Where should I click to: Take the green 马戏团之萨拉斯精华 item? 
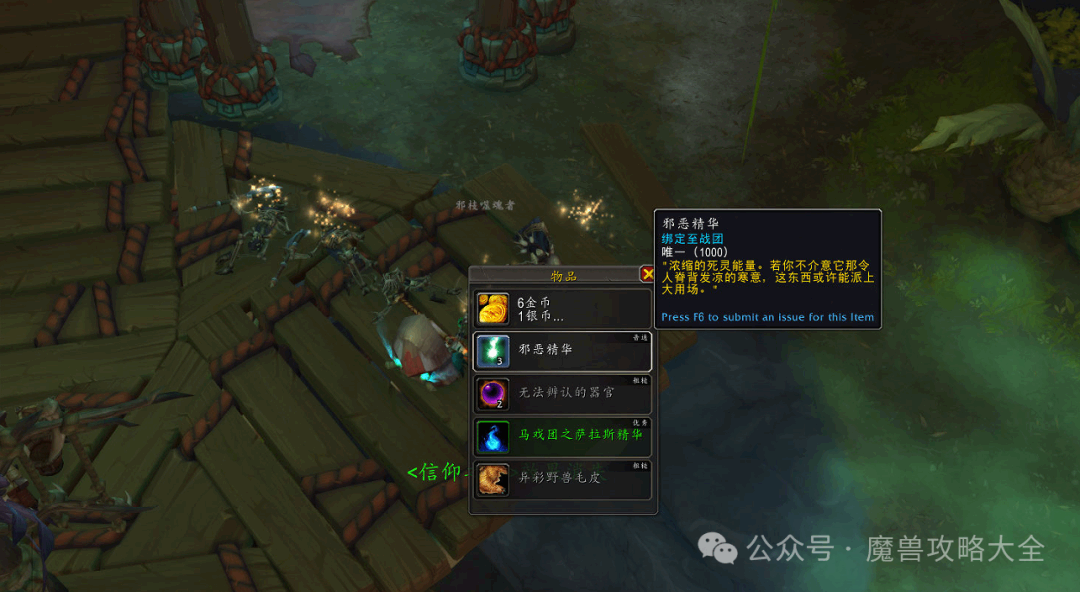[x=562, y=437]
